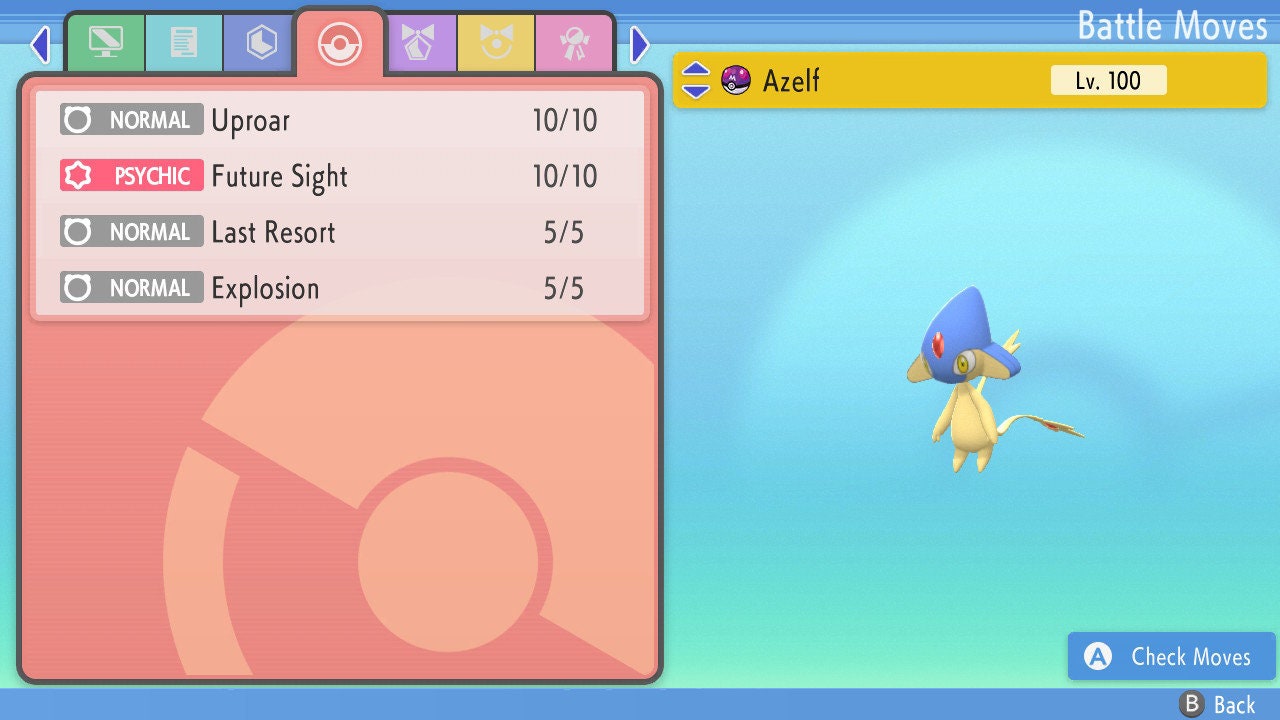1280x720 pixels.
Task: Select the red Poké Ball battle moves tab
Action: pyautogui.click(x=340, y=43)
